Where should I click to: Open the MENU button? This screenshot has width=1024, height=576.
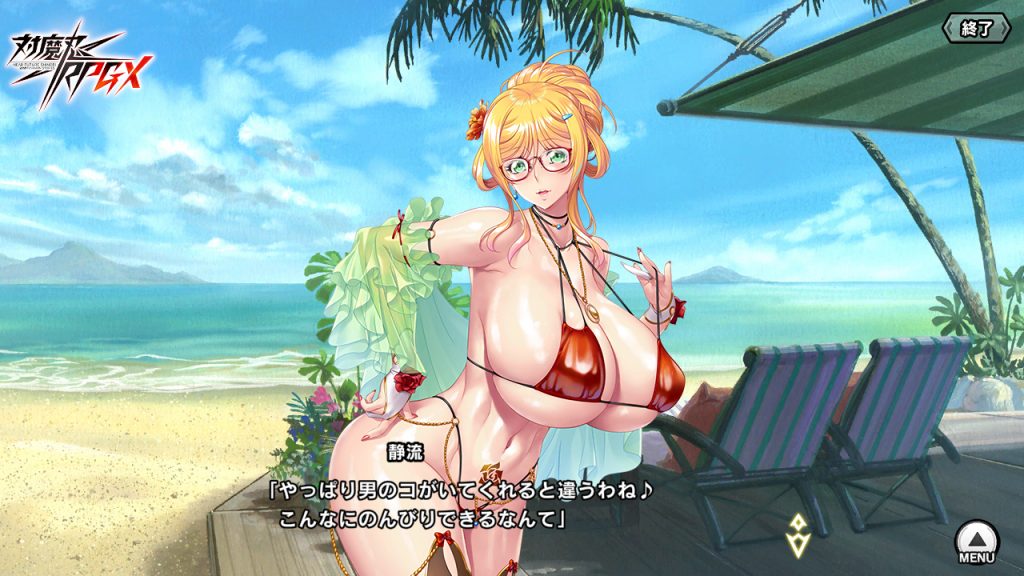tap(976, 542)
